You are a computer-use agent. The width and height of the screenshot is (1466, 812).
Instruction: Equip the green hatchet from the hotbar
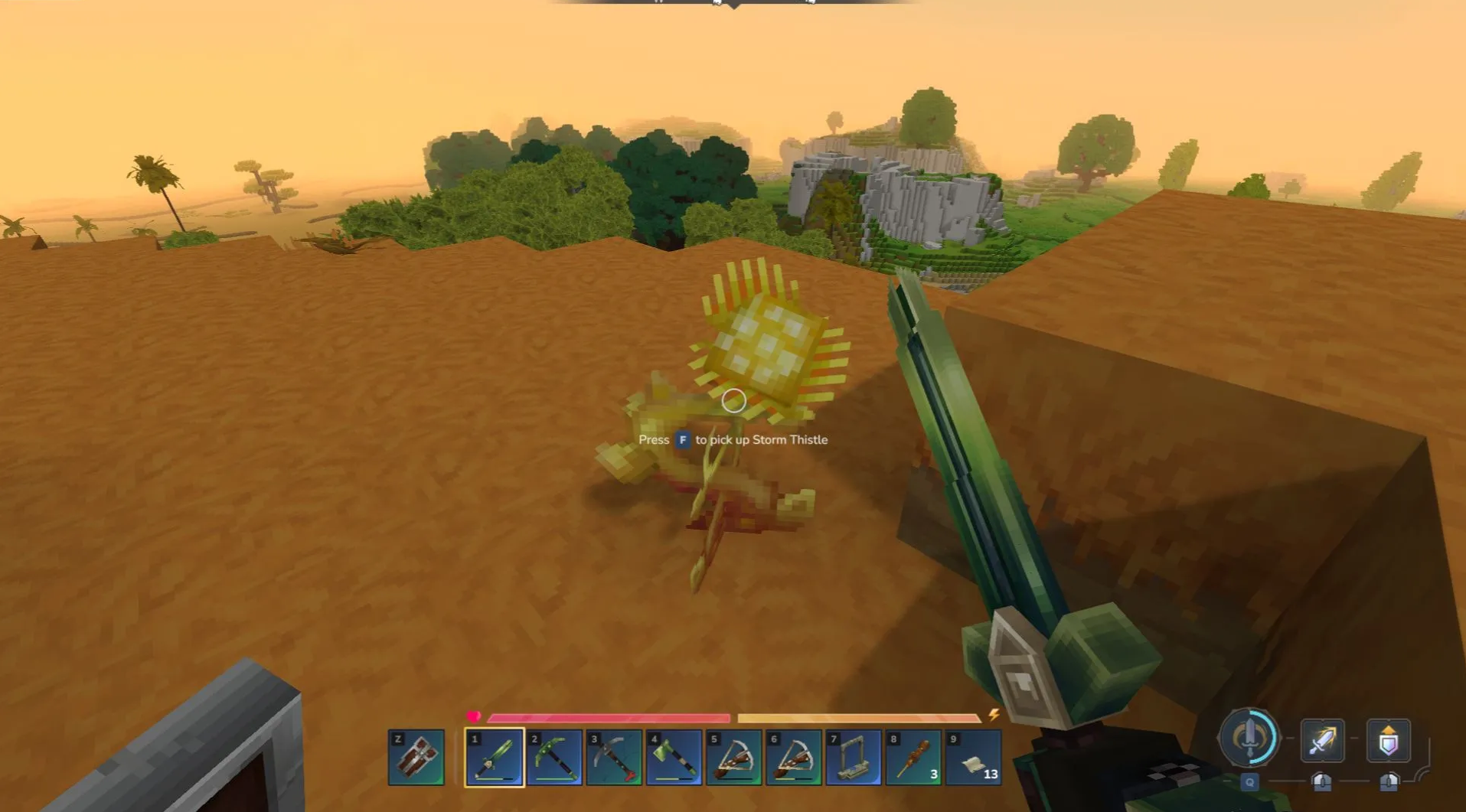tap(674, 757)
